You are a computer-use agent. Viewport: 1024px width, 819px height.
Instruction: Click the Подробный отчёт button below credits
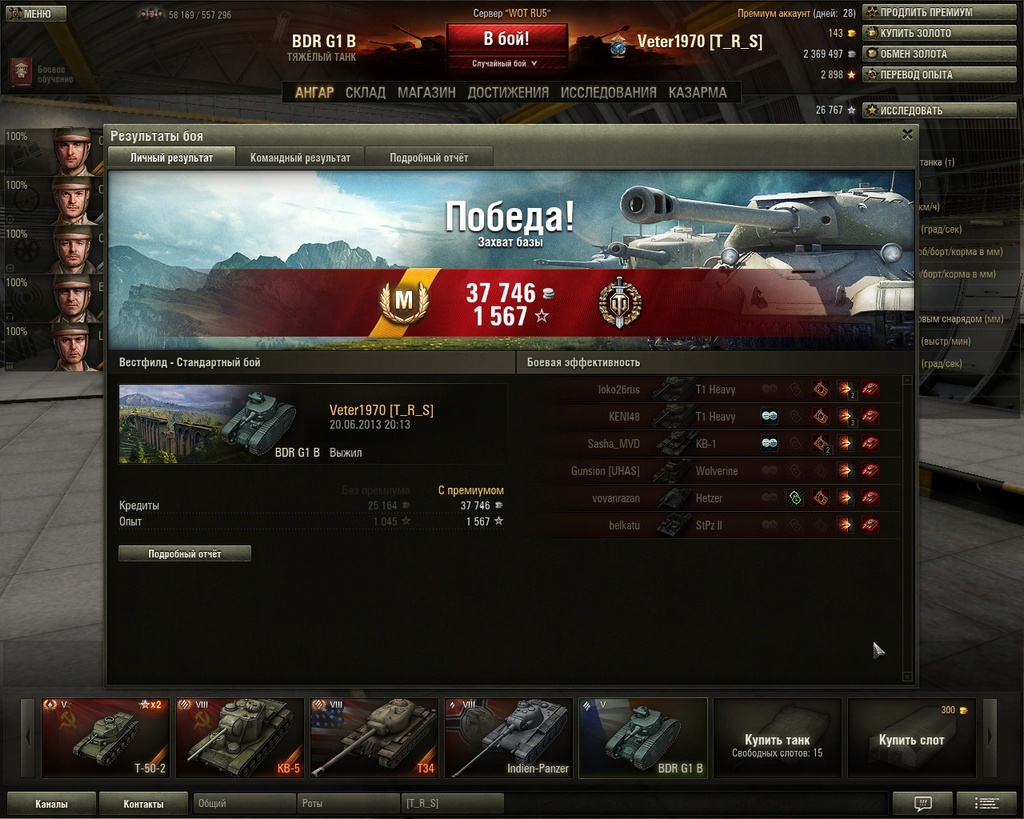185,553
